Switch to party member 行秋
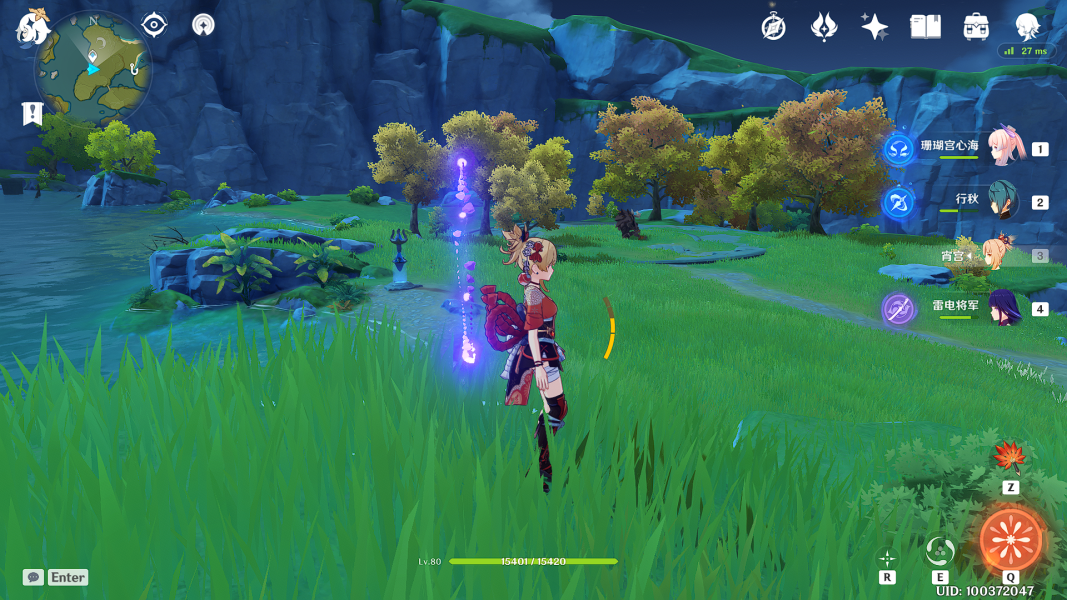The image size is (1067, 600). pos(1004,202)
